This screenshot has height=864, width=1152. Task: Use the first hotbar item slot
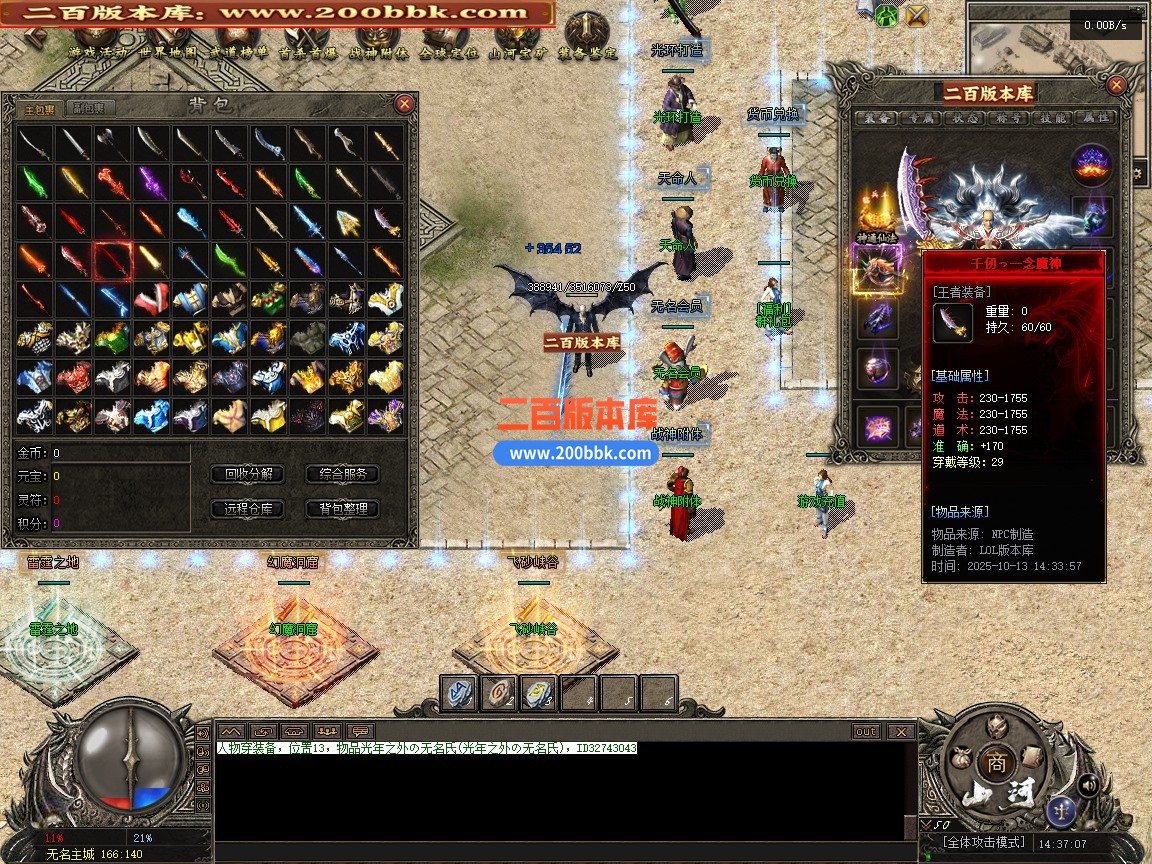459,694
